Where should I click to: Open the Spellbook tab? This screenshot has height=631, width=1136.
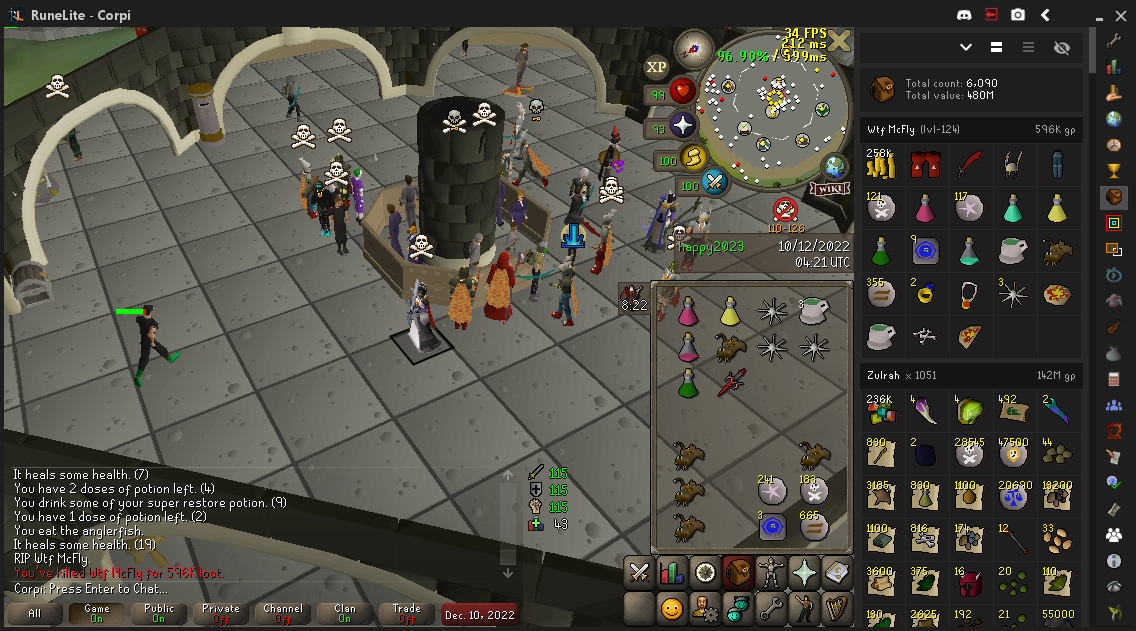(x=836, y=572)
